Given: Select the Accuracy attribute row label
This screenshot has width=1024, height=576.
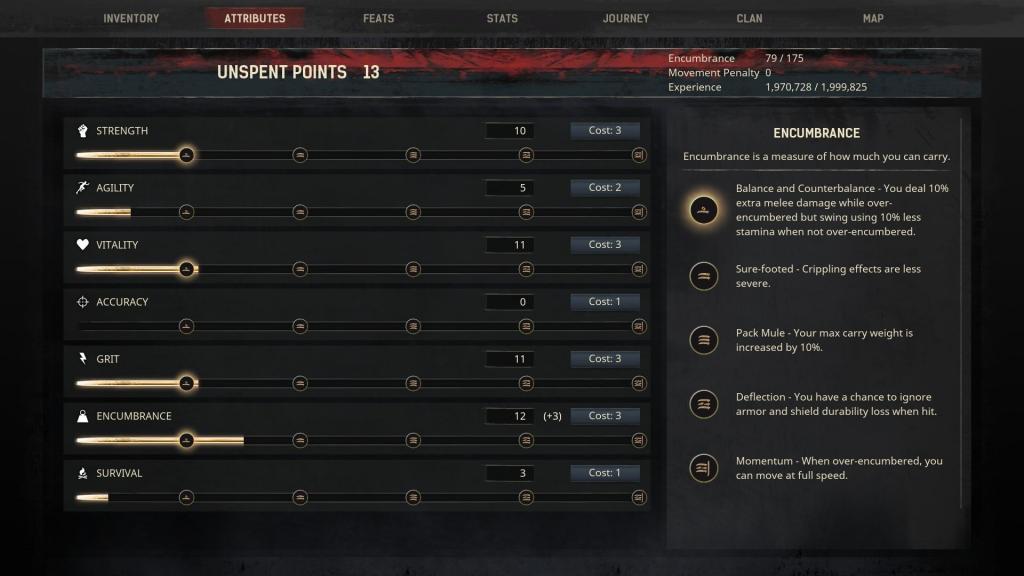Looking at the screenshot, I should pyautogui.click(x=122, y=302).
